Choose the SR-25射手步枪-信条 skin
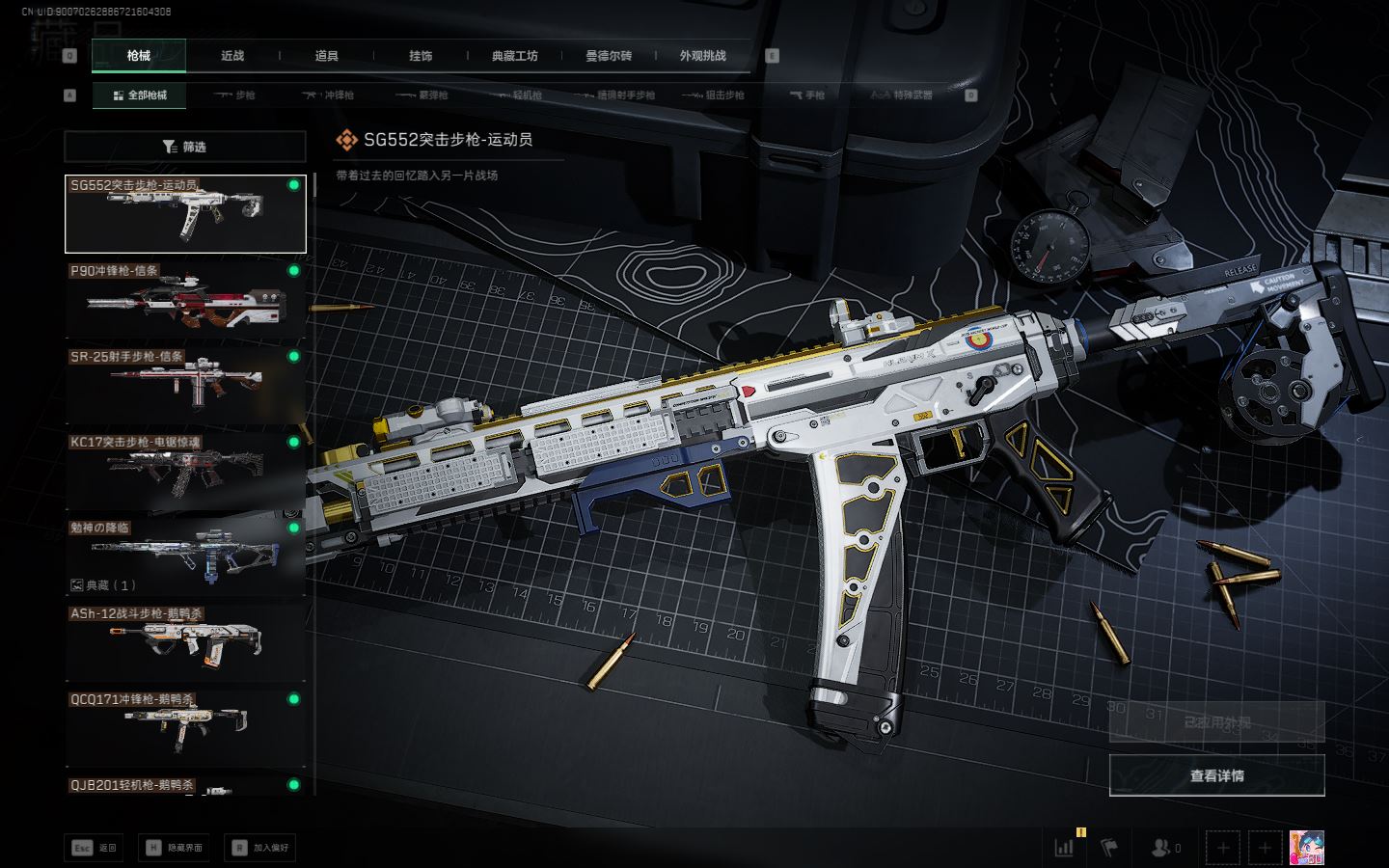1389x868 pixels. coord(185,385)
